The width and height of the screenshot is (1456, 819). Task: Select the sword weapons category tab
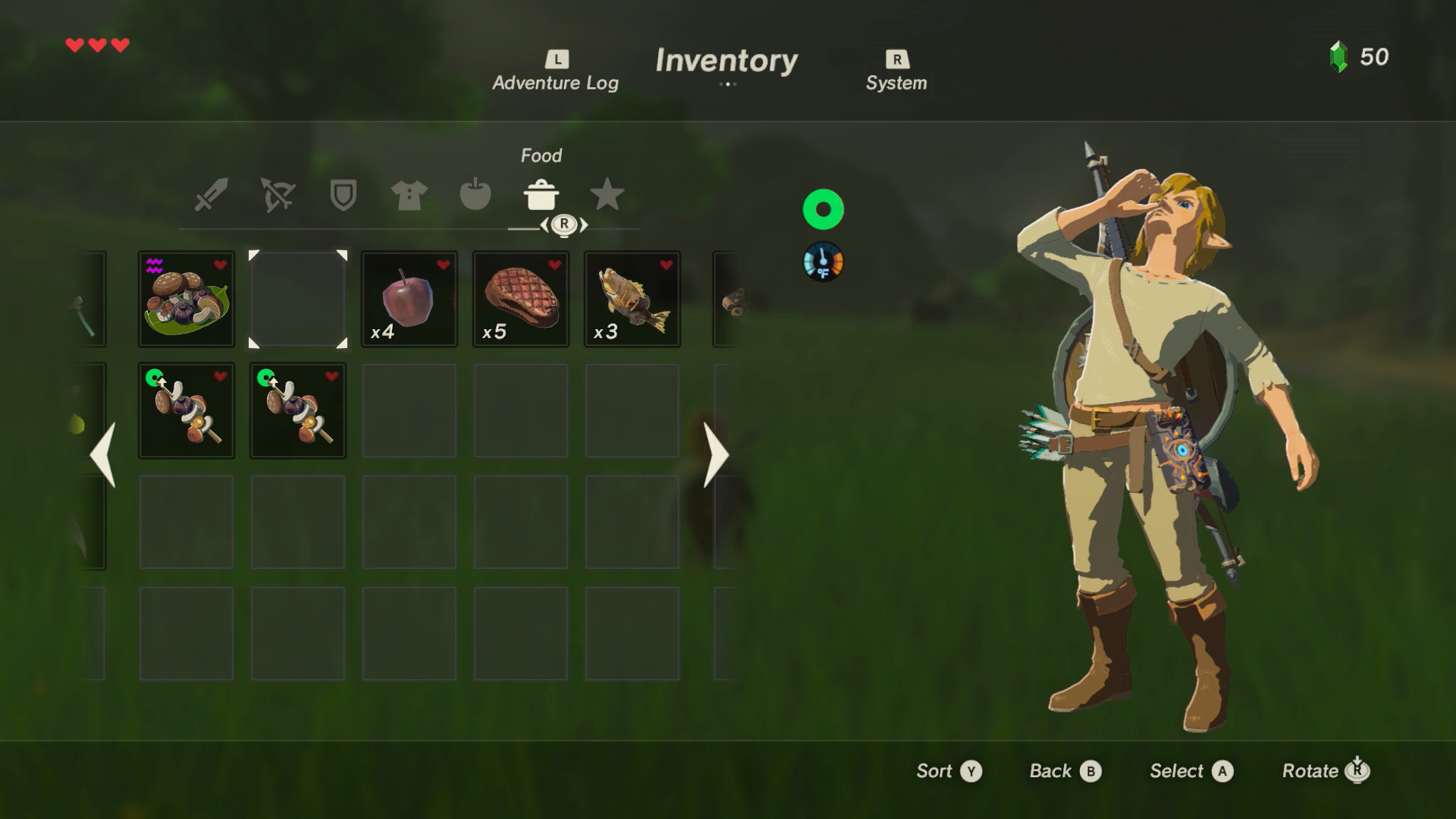[212, 195]
